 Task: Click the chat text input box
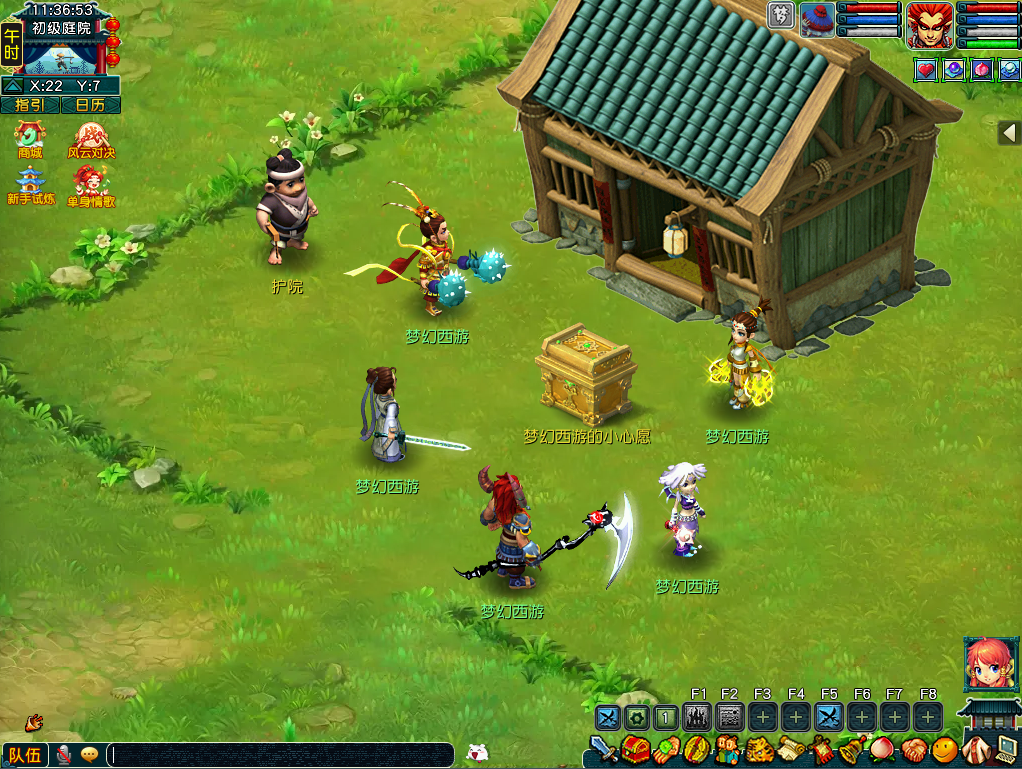click(280, 755)
